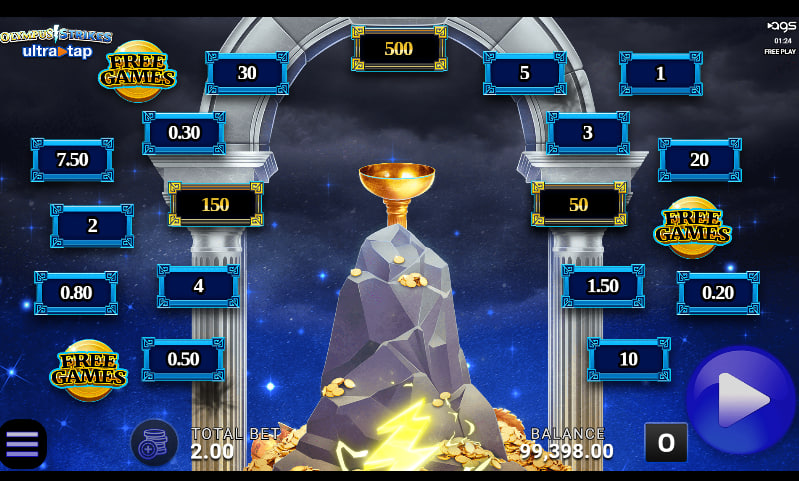This screenshot has width=799, height=481.
Task: Select the 50 gold-framed prize
Action: tap(578, 204)
